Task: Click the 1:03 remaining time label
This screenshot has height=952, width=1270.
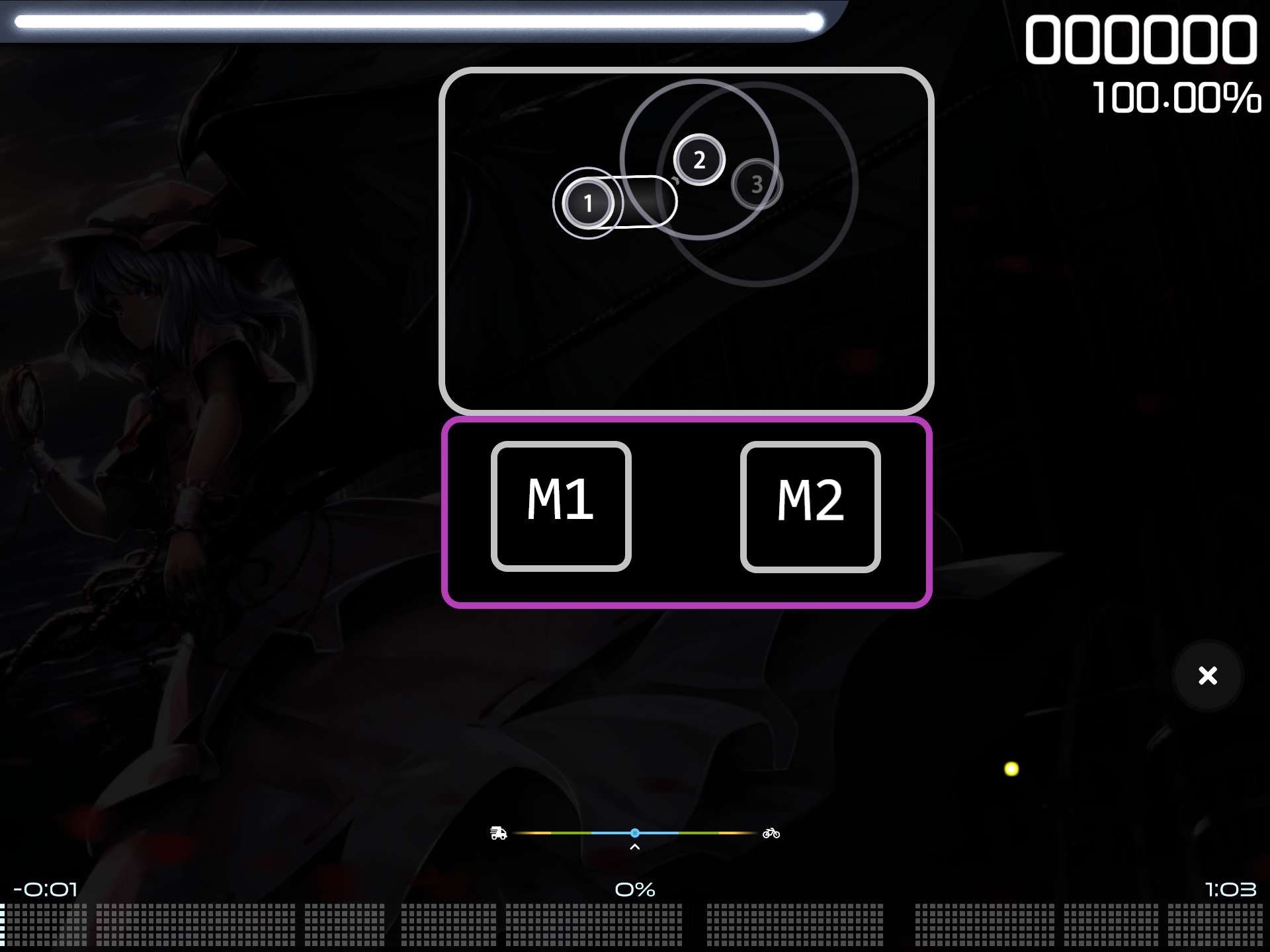Action: coord(1232,889)
